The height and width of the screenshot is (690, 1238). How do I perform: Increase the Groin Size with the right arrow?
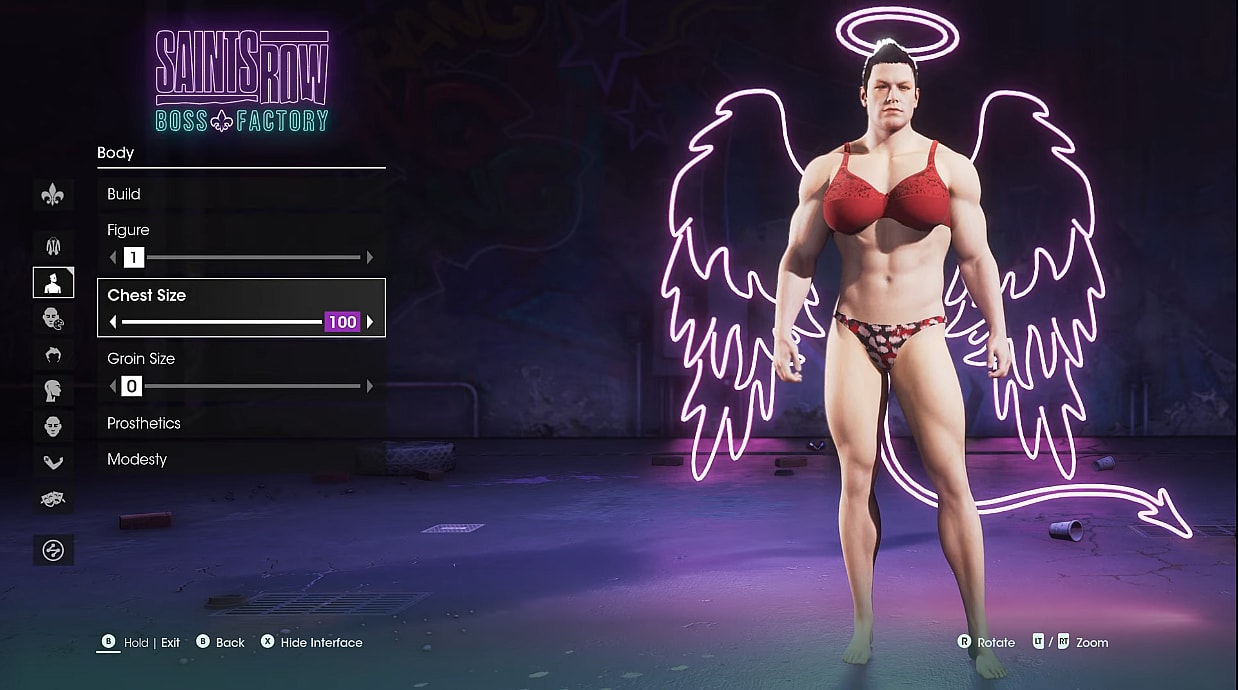[x=370, y=386]
